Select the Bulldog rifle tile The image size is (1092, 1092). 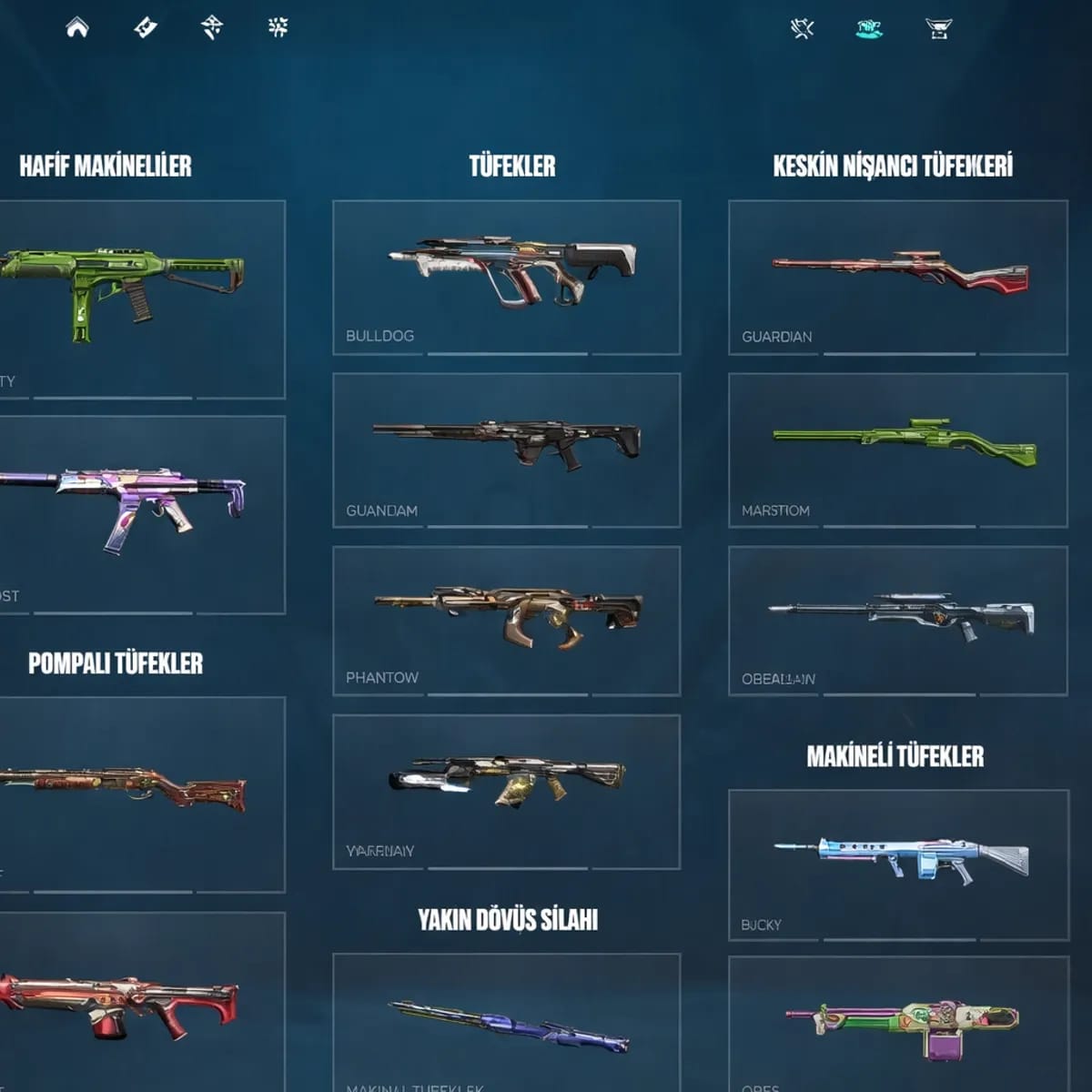tap(506, 277)
